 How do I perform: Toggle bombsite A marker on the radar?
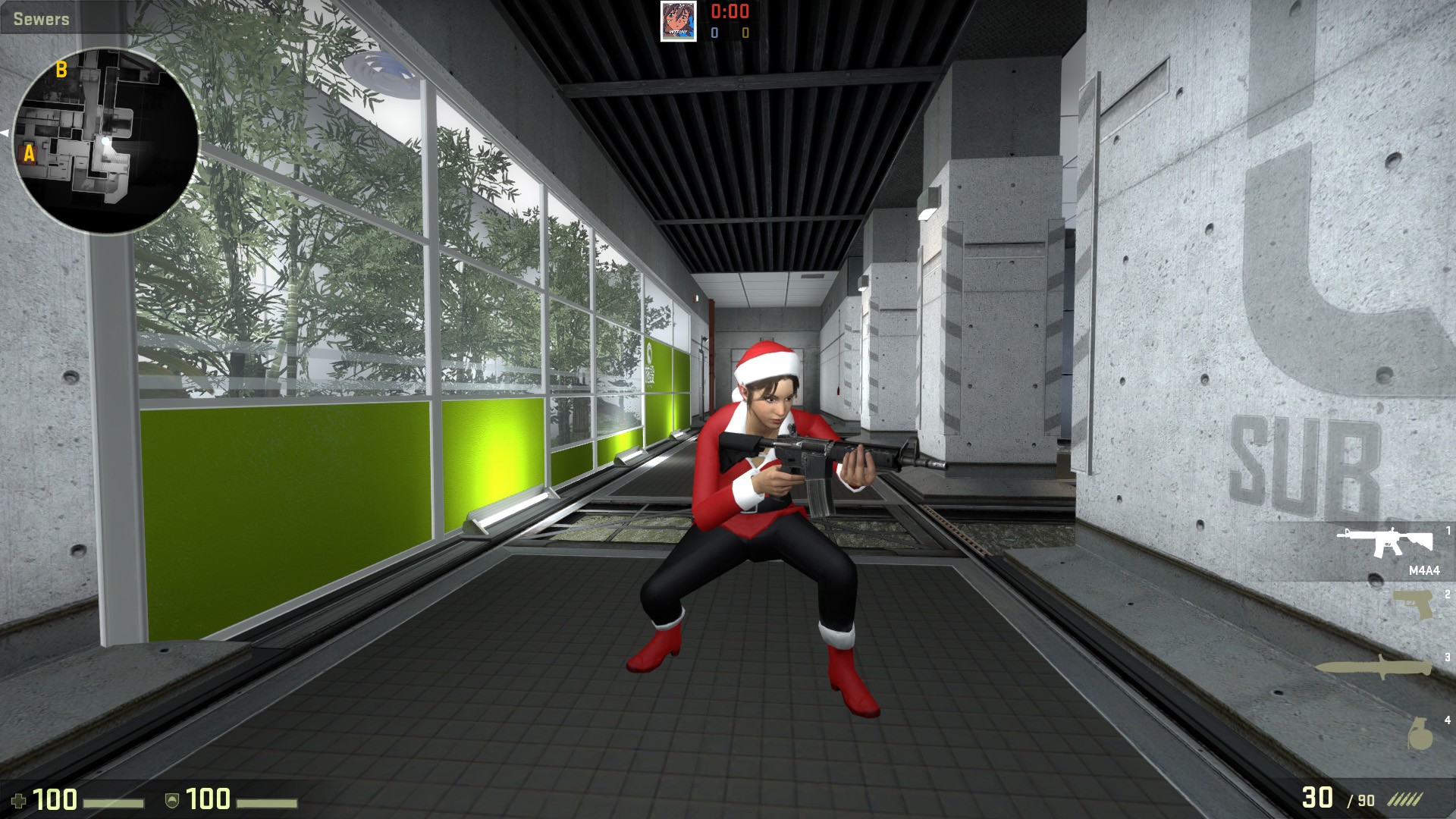point(30,155)
